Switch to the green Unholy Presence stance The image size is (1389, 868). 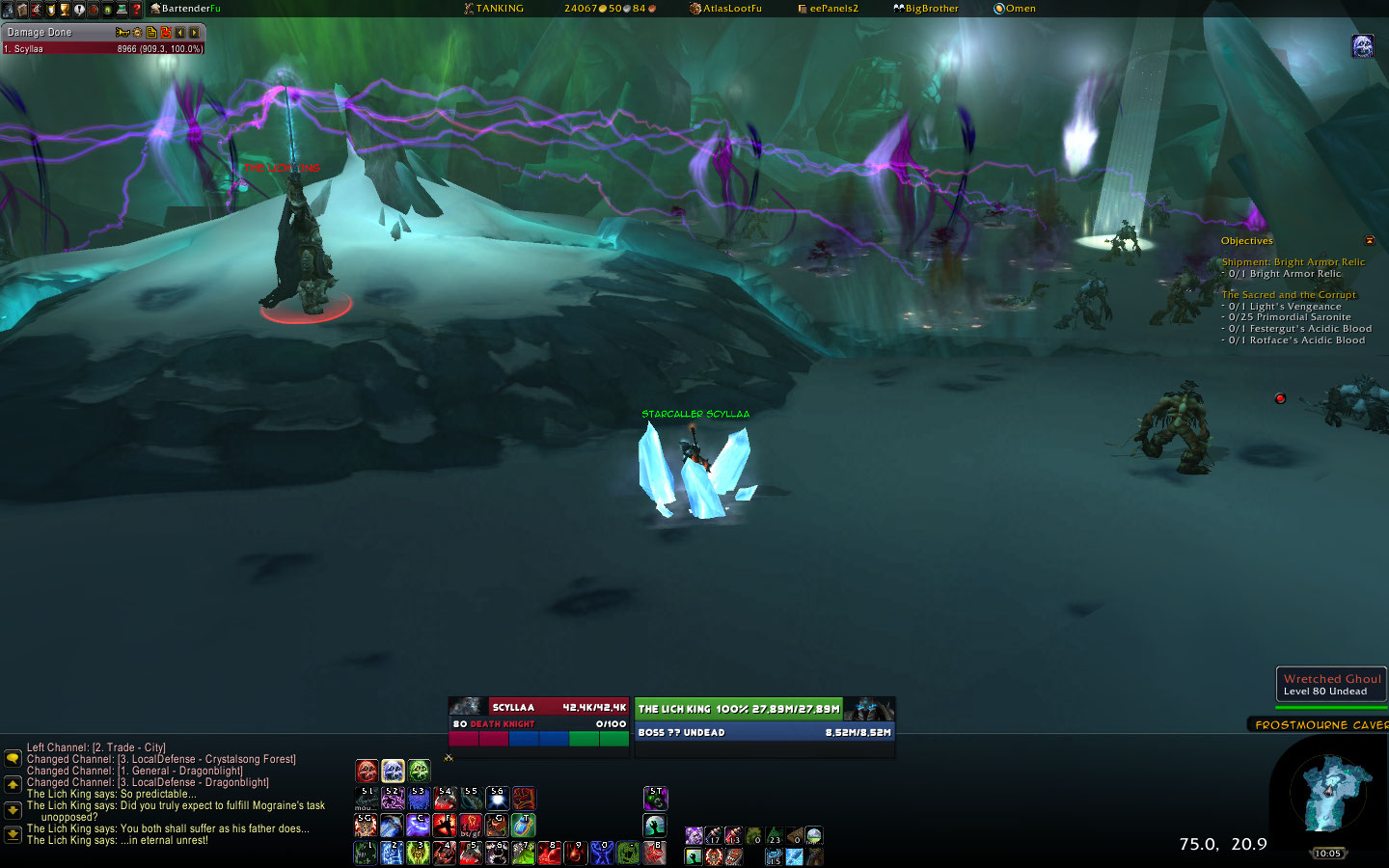pyautogui.click(x=419, y=771)
